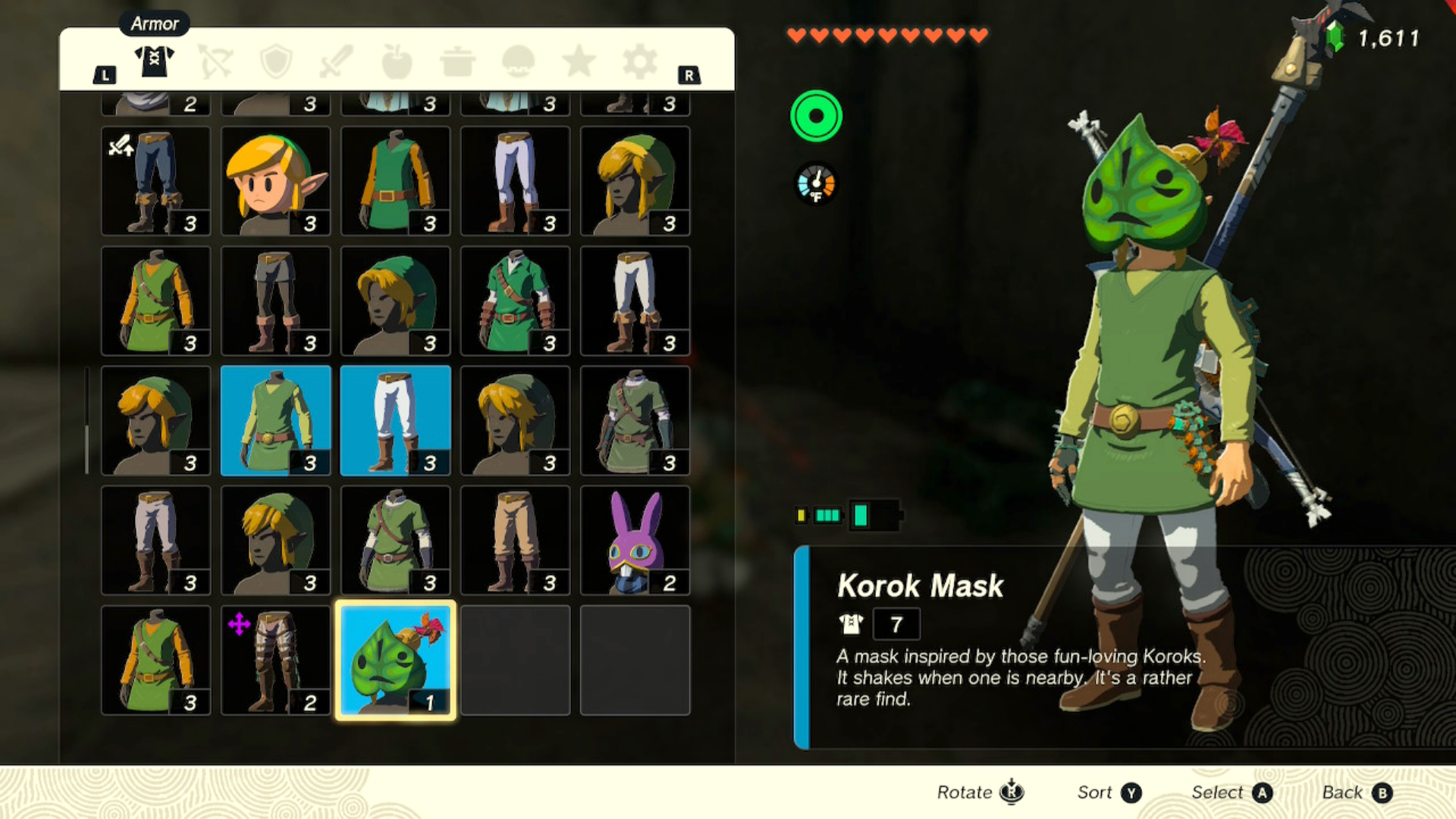Select the Key Items star icon

(x=579, y=61)
